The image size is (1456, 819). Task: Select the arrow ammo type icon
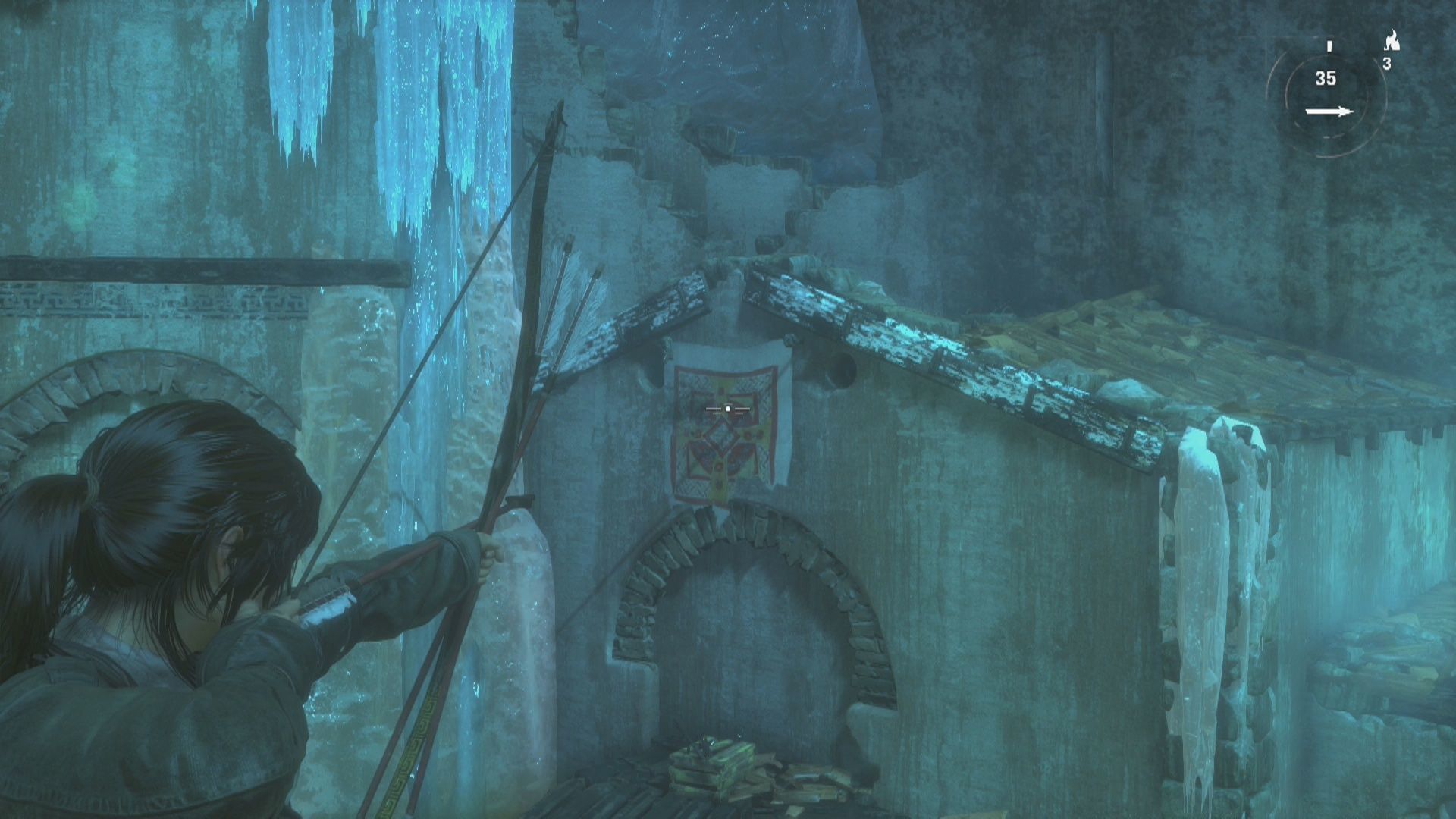click(x=1329, y=112)
